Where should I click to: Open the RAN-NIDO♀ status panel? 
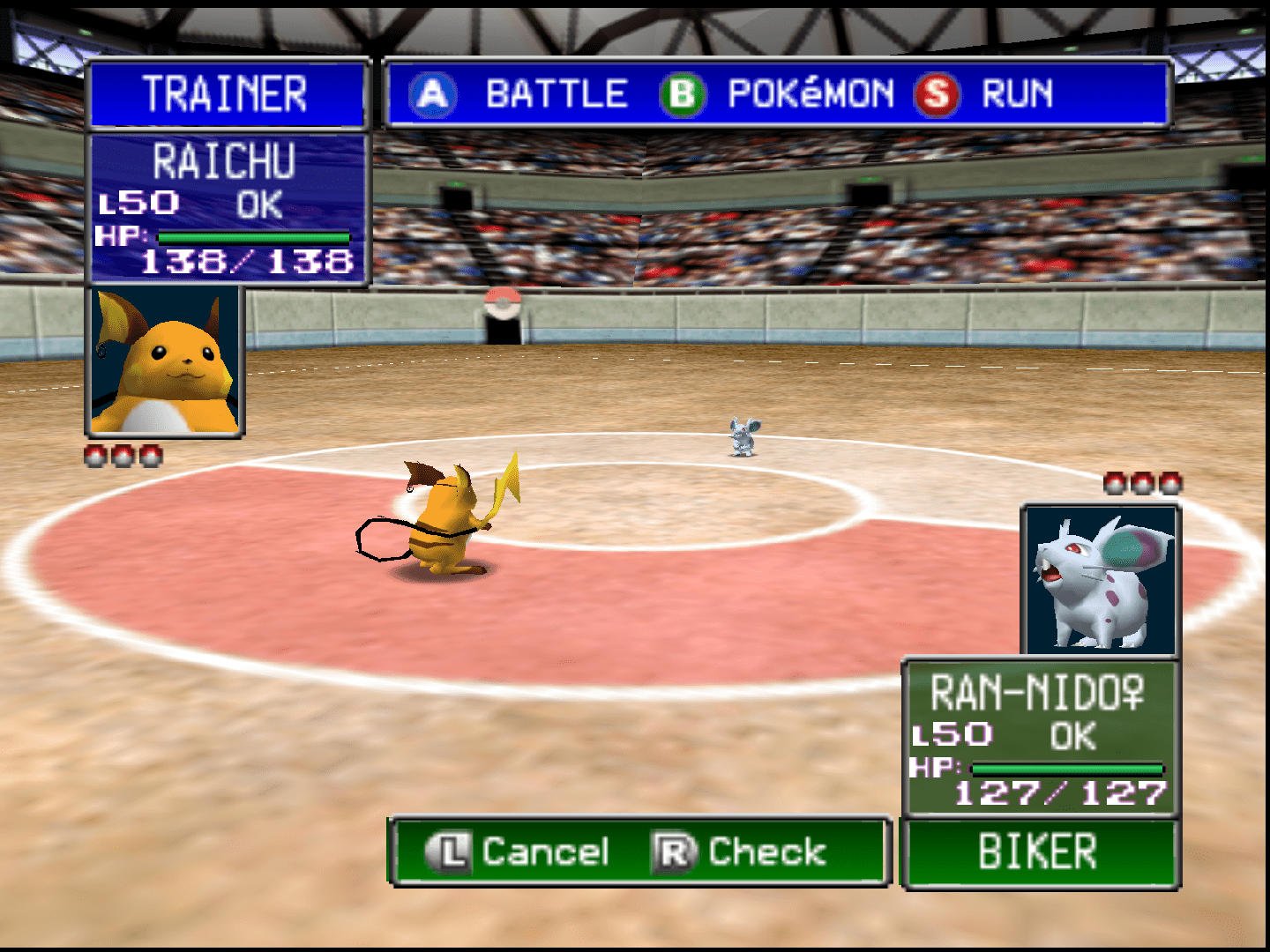pyautogui.click(x=1040, y=737)
